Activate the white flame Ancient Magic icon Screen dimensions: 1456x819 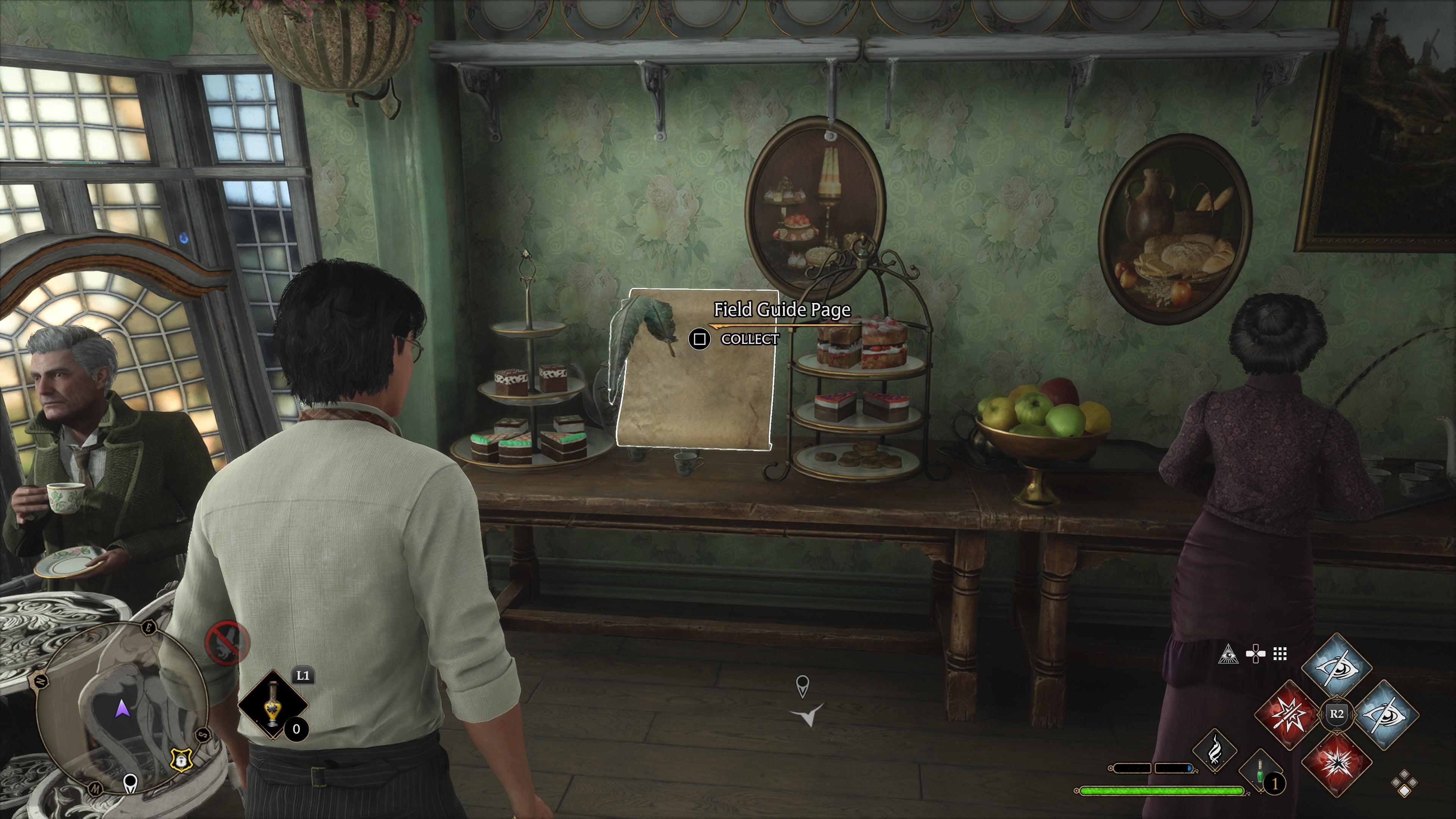(1214, 751)
